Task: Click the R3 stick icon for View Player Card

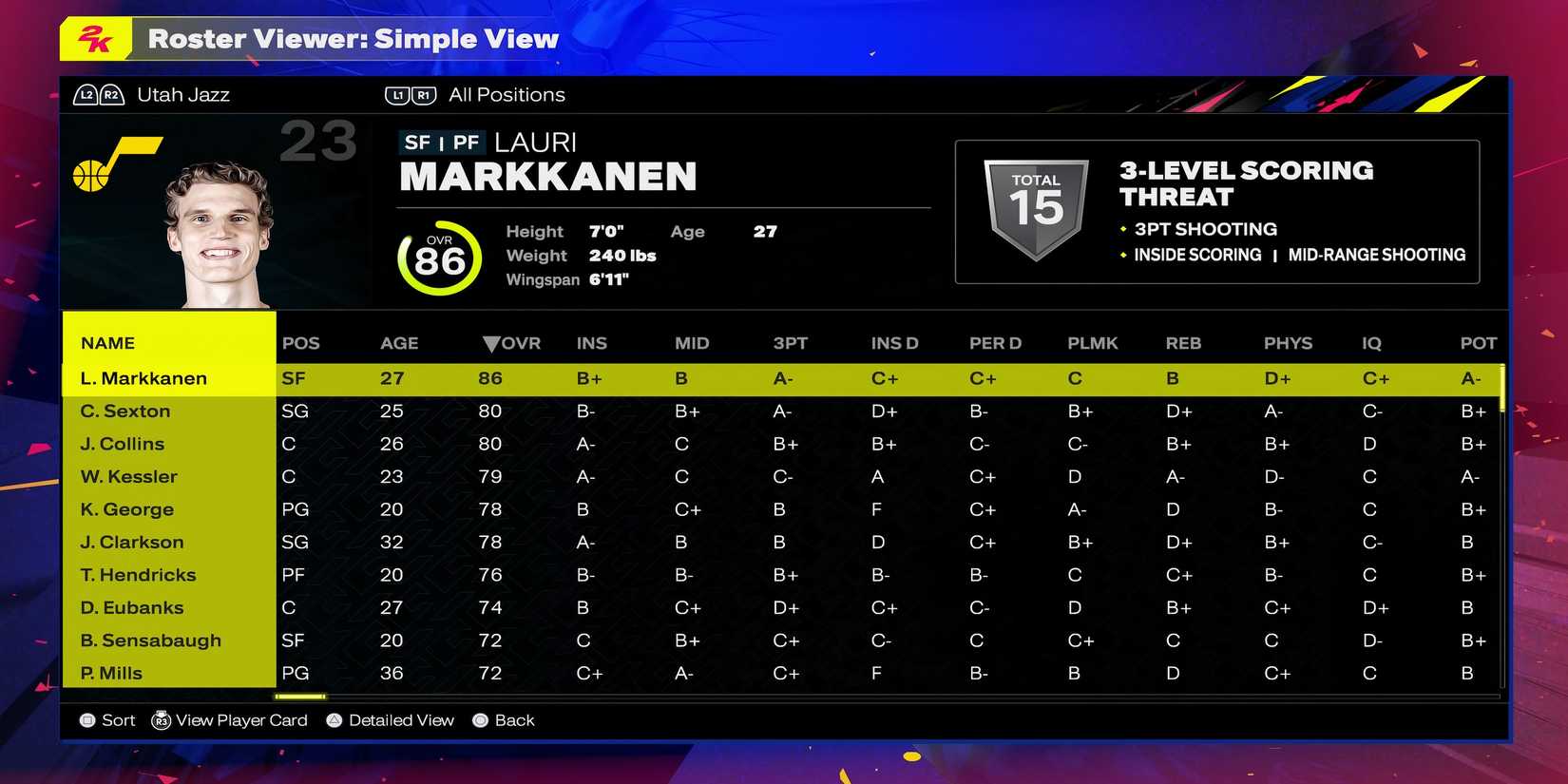Action: coord(162,720)
